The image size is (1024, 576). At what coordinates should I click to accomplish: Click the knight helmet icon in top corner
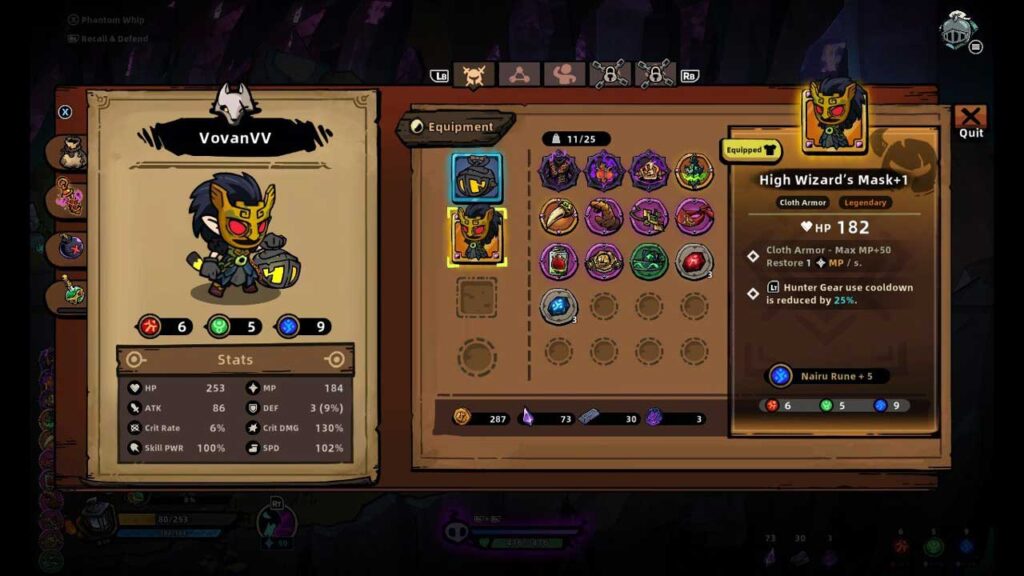click(x=957, y=30)
